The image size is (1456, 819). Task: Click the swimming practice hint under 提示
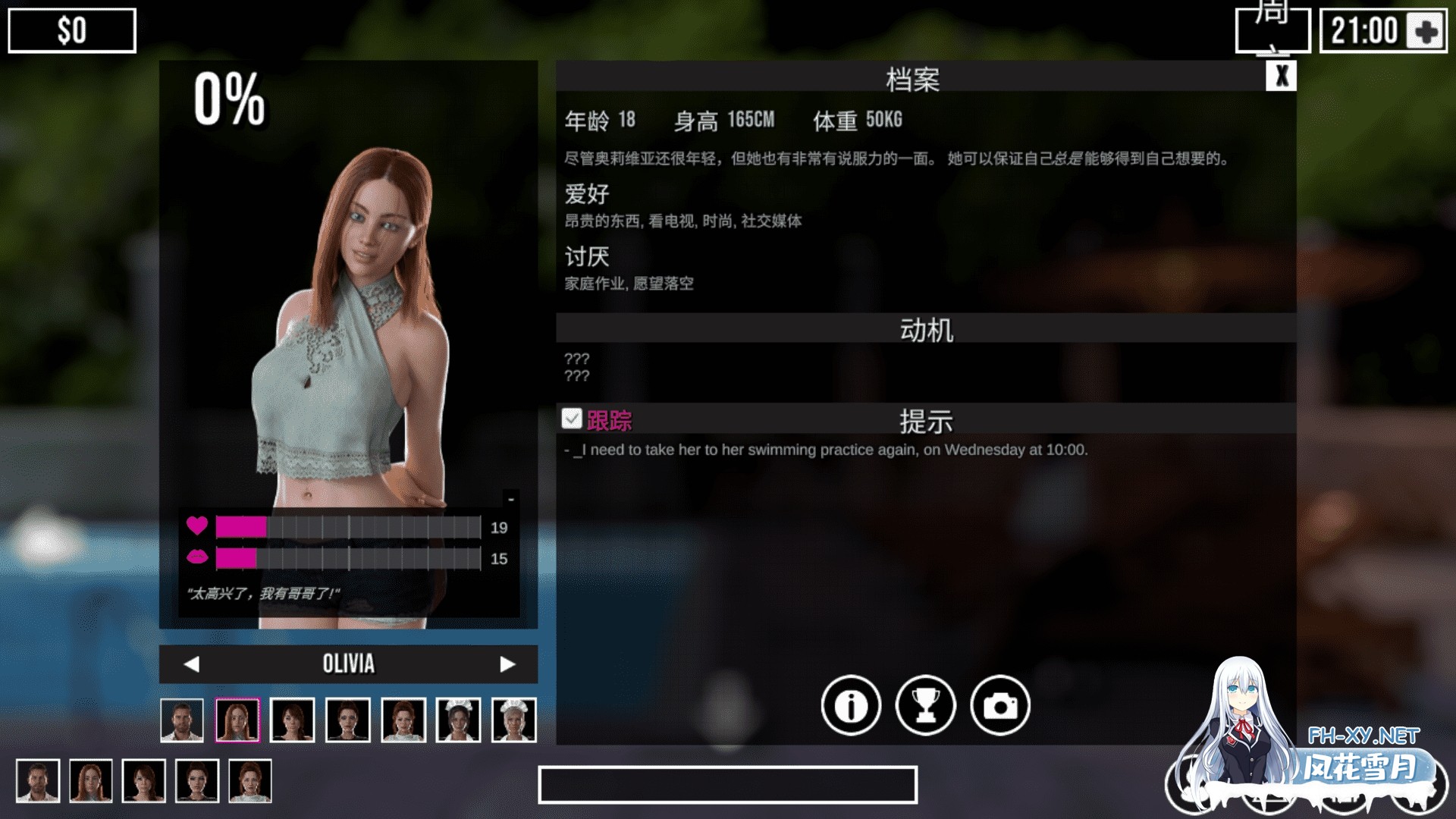pyautogui.click(x=827, y=449)
